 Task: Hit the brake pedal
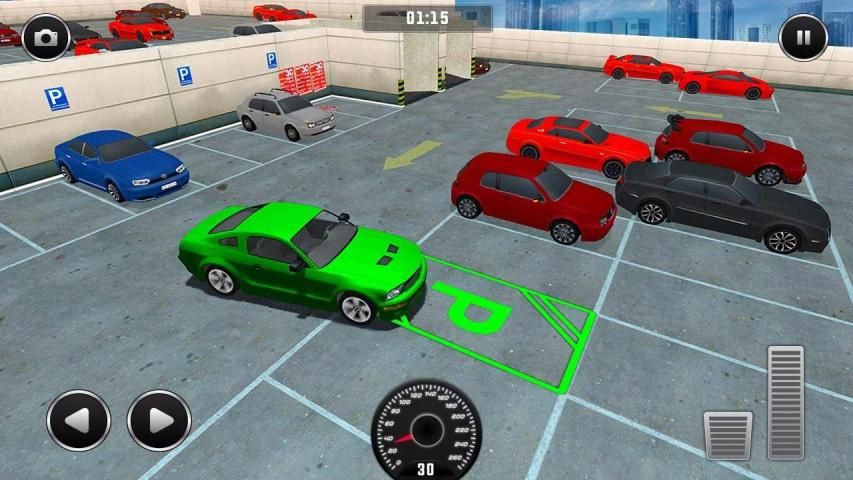coord(727,435)
